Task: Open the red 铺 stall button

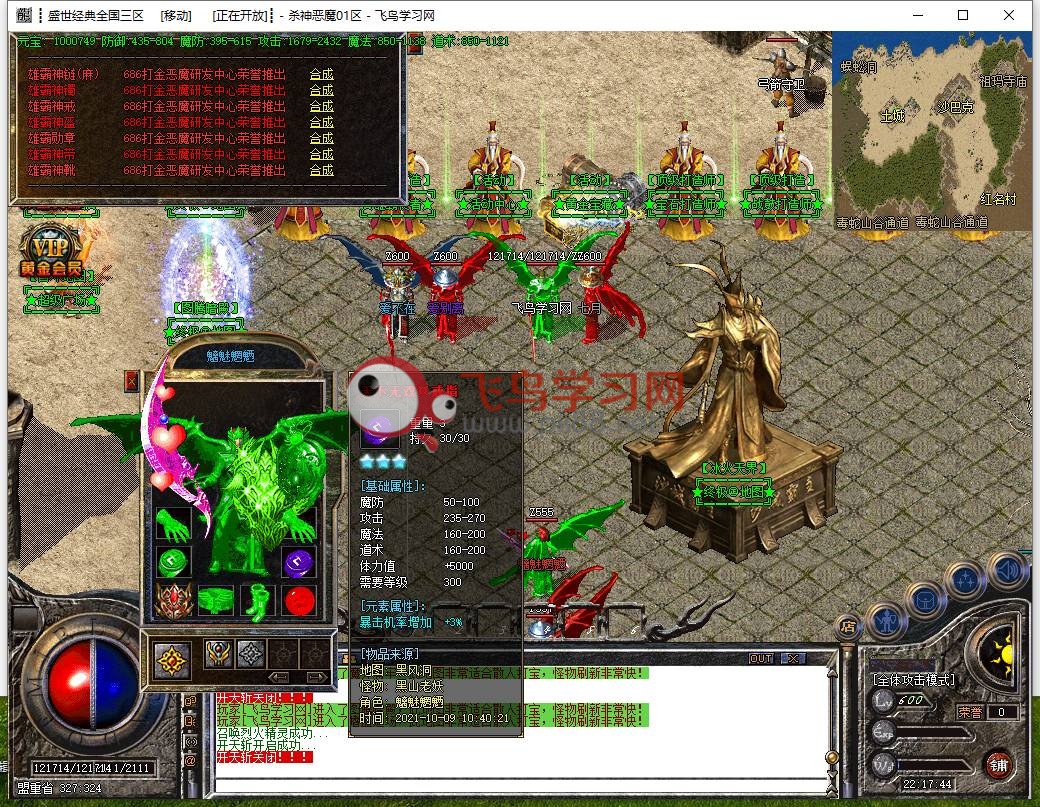Action: click(997, 763)
